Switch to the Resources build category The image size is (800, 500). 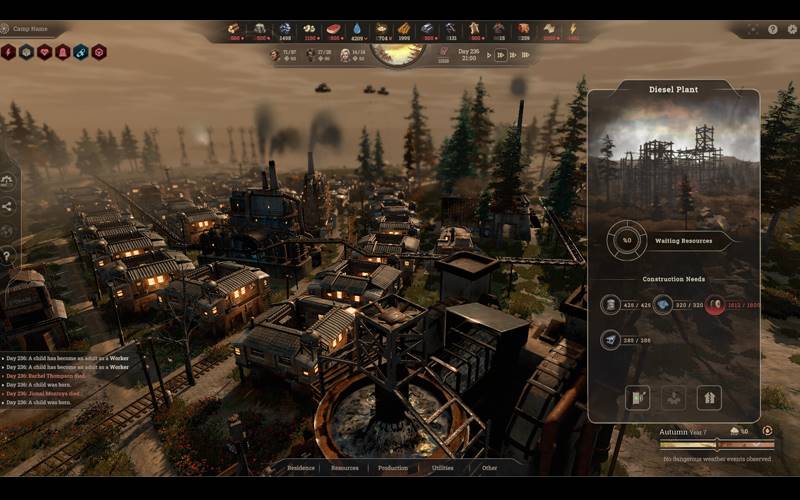pyautogui.click(x=344, y=467)
